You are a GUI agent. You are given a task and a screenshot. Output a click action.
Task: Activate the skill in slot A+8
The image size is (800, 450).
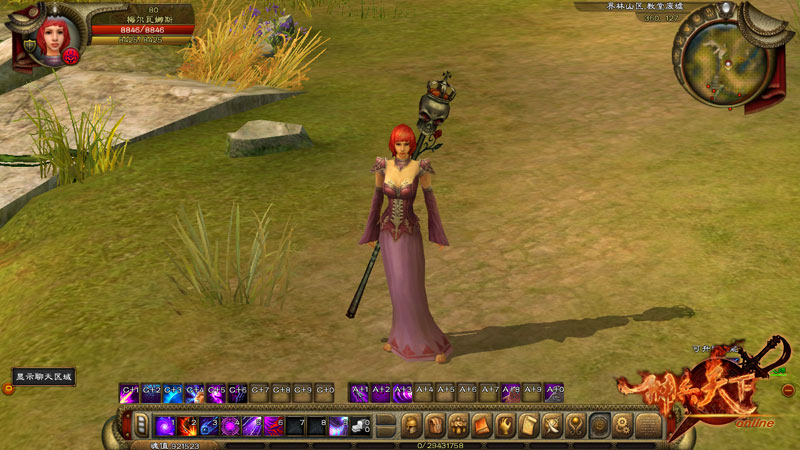coord(511,393)
